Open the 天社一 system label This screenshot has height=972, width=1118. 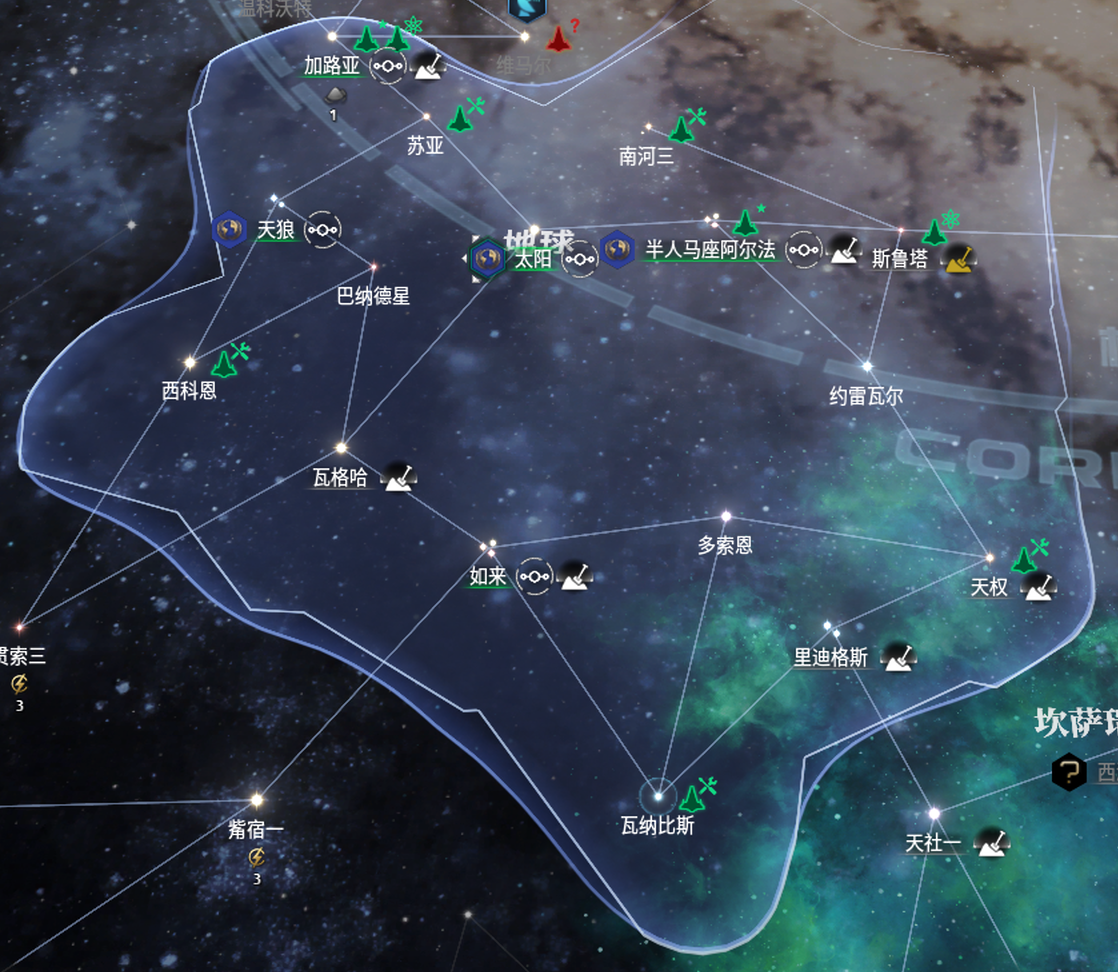tap(933, 843)
